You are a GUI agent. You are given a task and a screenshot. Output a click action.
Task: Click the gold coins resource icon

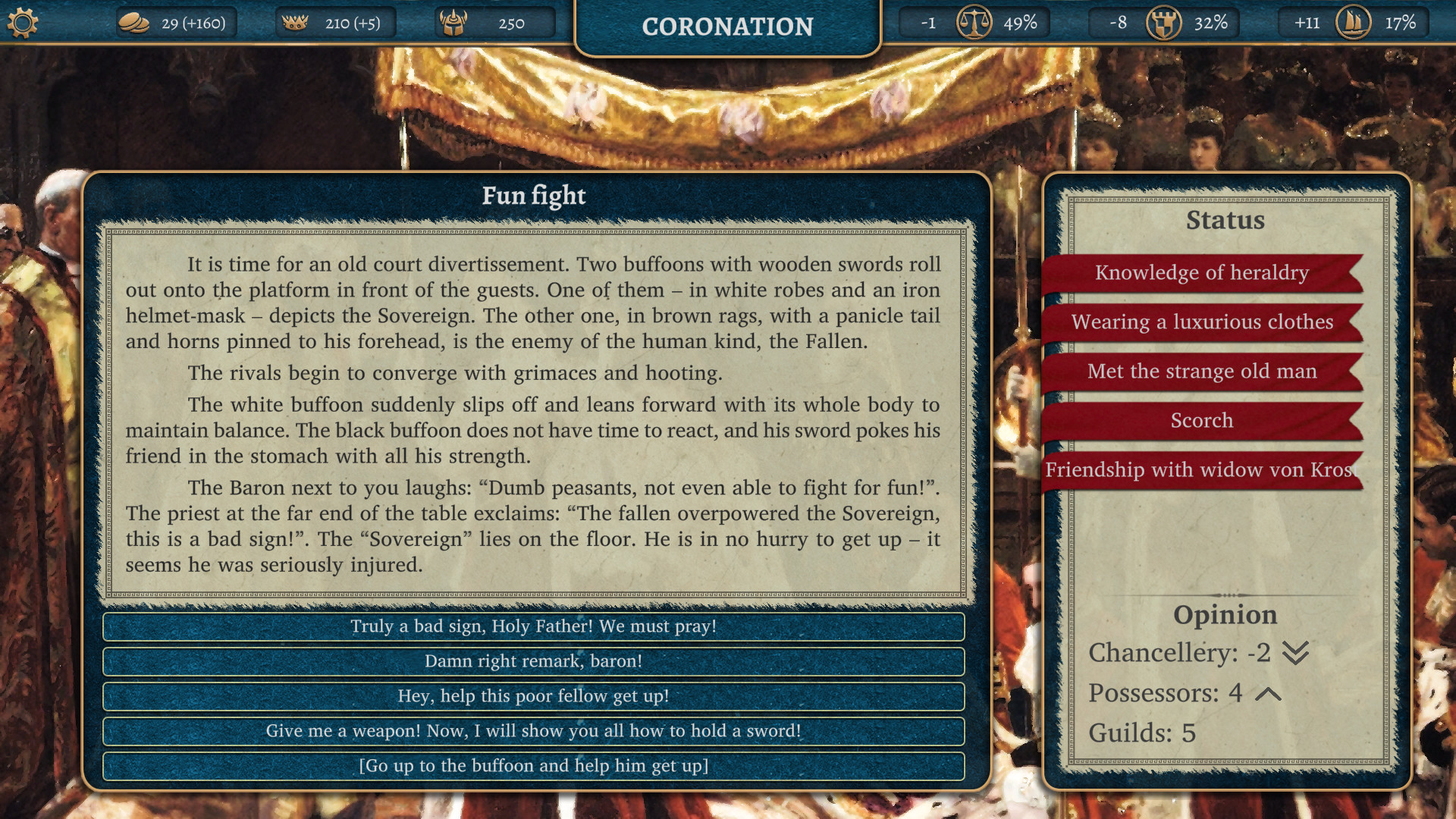coord(135,22)
